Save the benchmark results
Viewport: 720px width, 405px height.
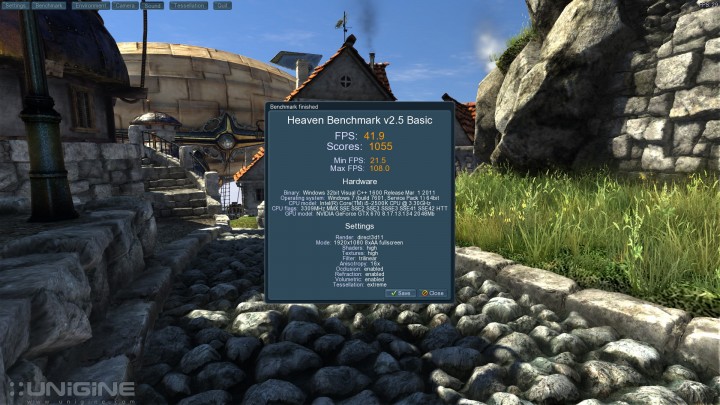[x=402, y=293]
